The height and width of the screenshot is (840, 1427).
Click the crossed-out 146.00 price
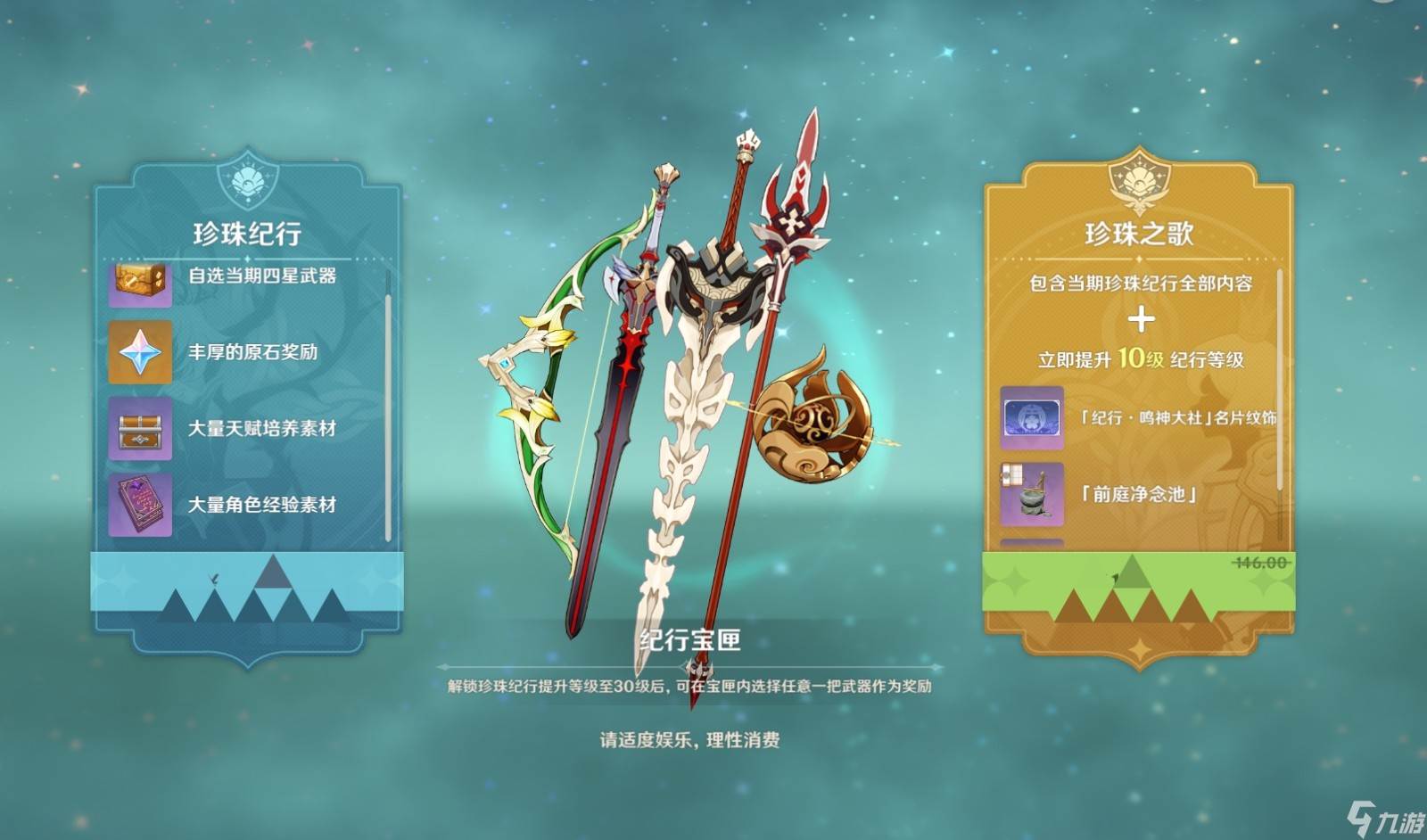1258,561
